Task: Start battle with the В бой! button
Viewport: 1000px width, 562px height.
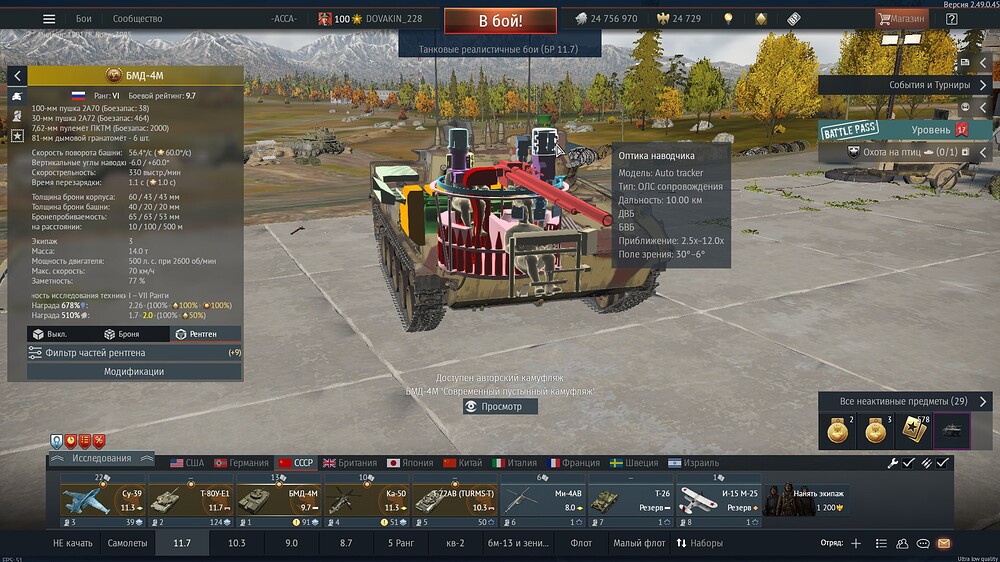Action: [499, 20]
